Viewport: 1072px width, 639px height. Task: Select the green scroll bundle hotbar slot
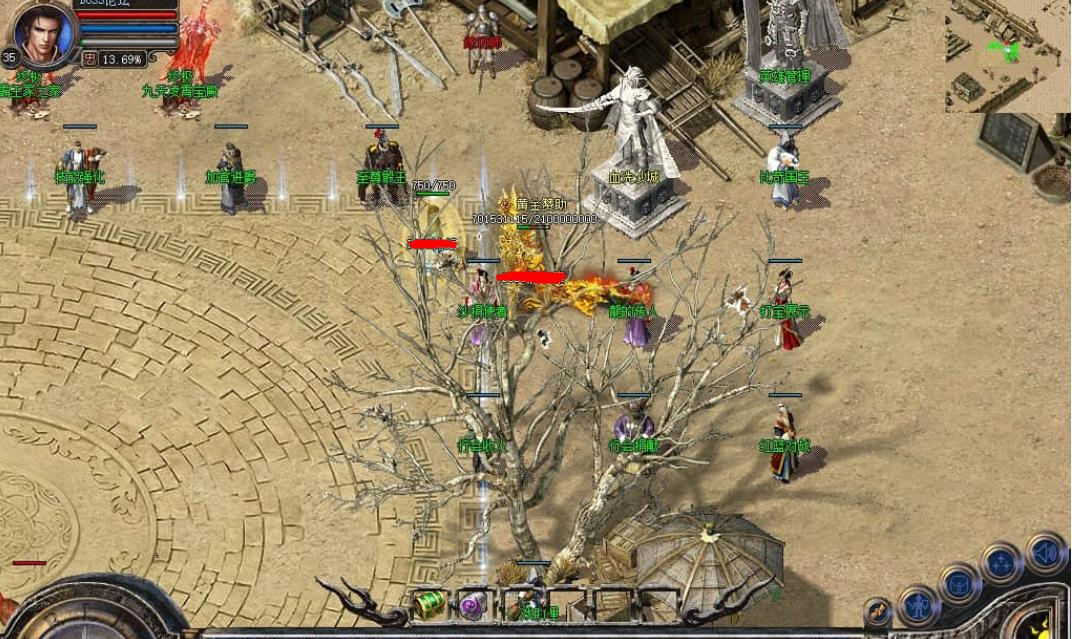click(430, 603)
